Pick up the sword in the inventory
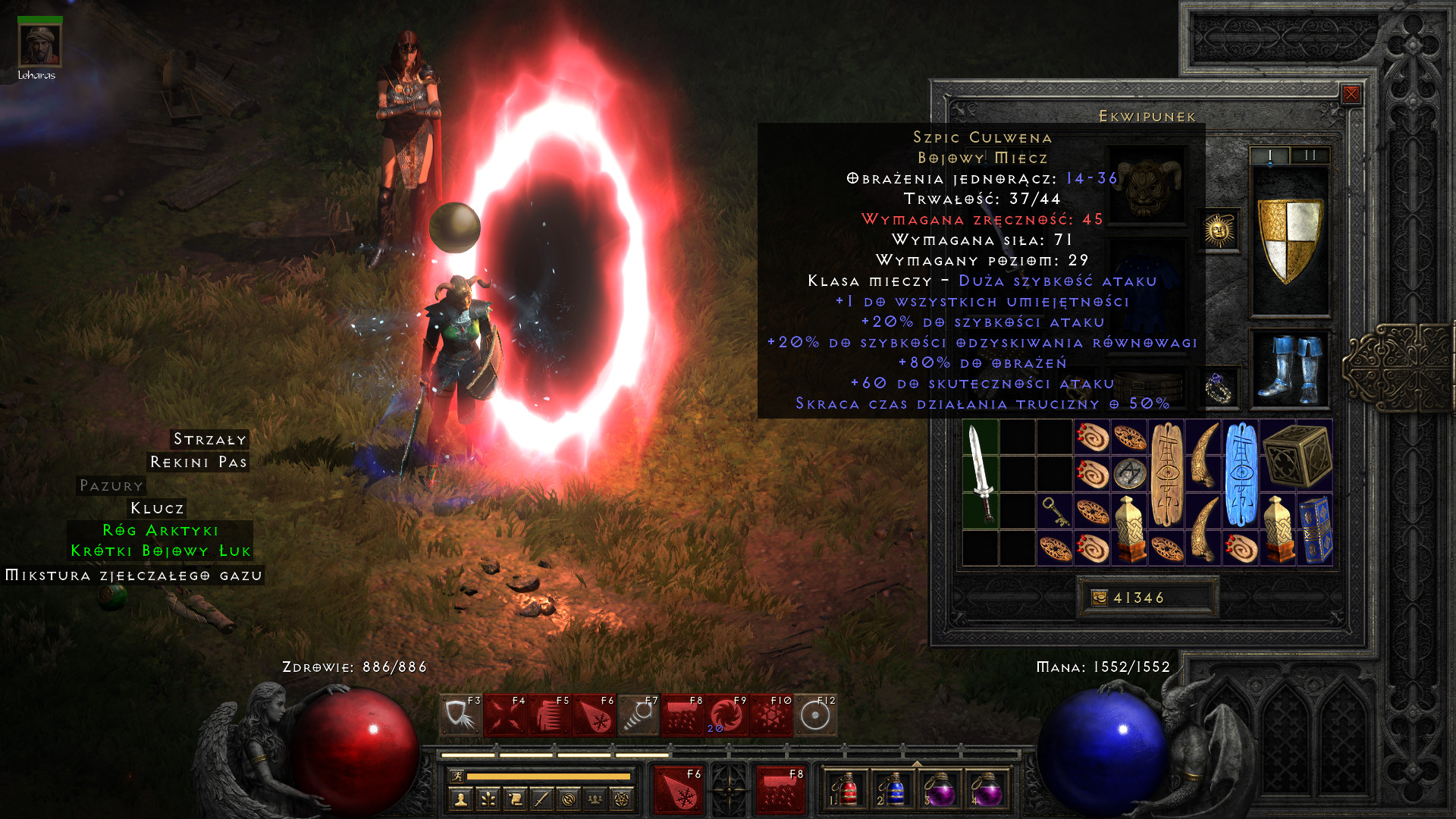The width and height of the screenshot is (1456, 819). [981, 474]
